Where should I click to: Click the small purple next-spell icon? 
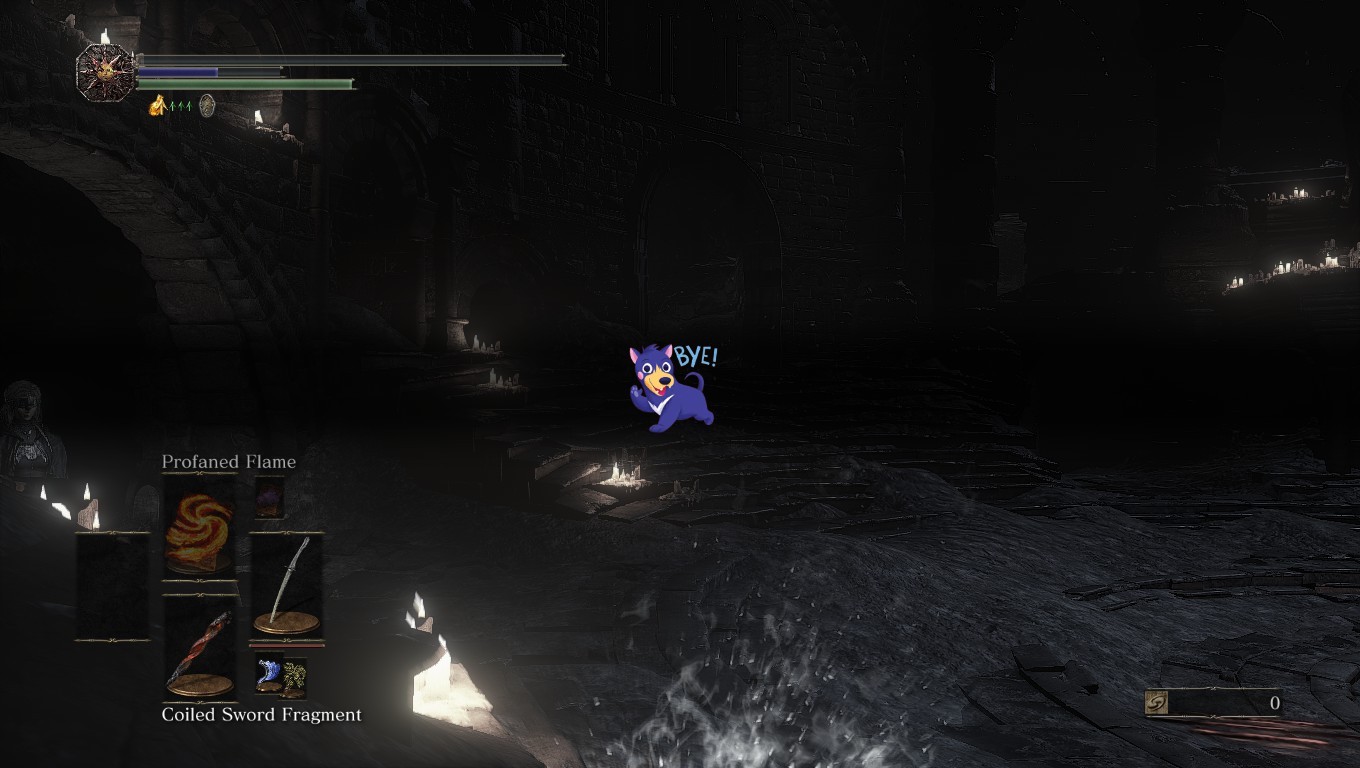[269, 497]
